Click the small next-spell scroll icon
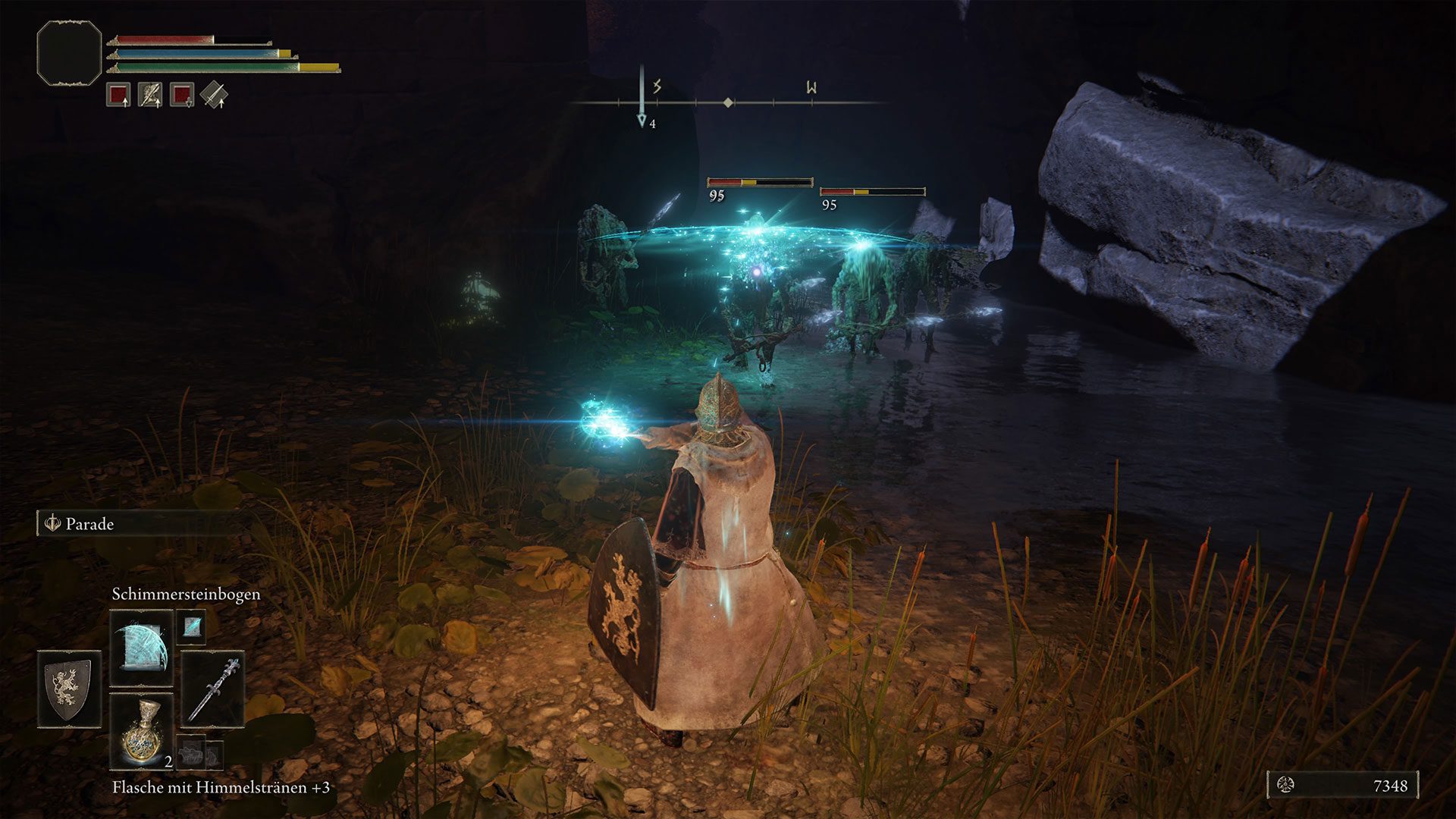Image resolution: width=1456 pixels, height=819 pixels. click(192, 626)
